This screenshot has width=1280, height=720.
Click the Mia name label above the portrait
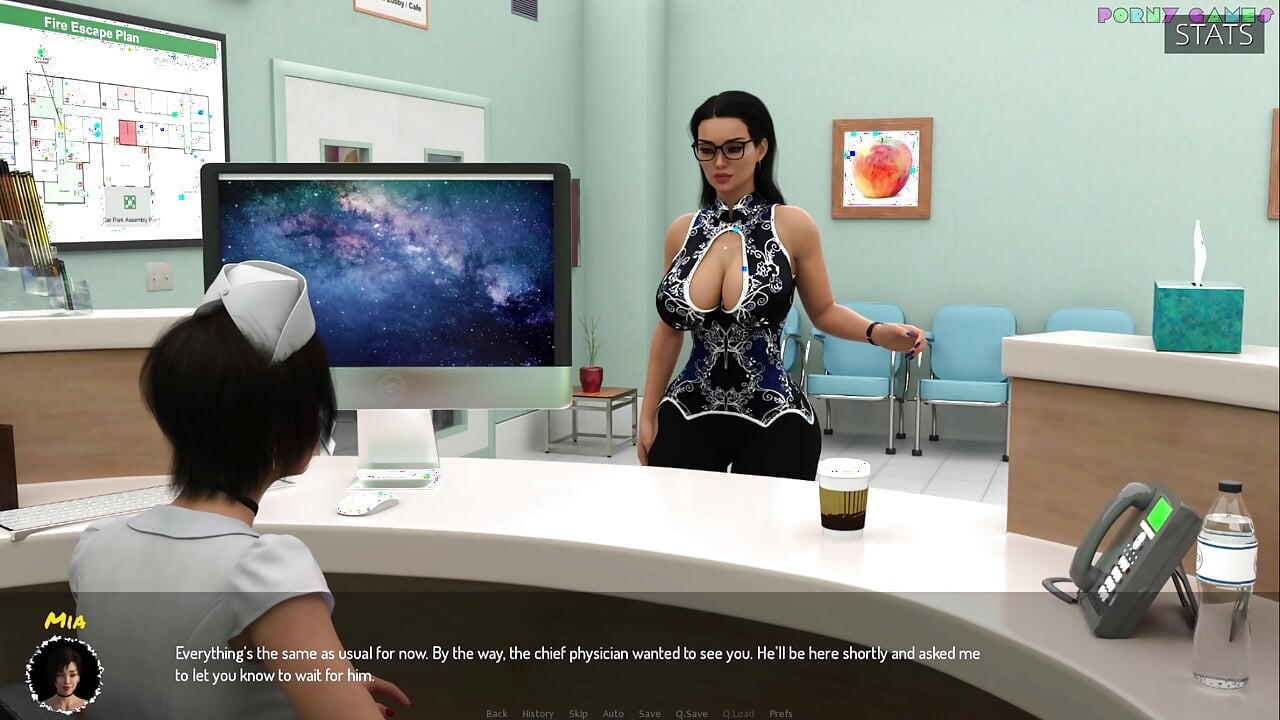pyautogui.click(x=66, y=622)
